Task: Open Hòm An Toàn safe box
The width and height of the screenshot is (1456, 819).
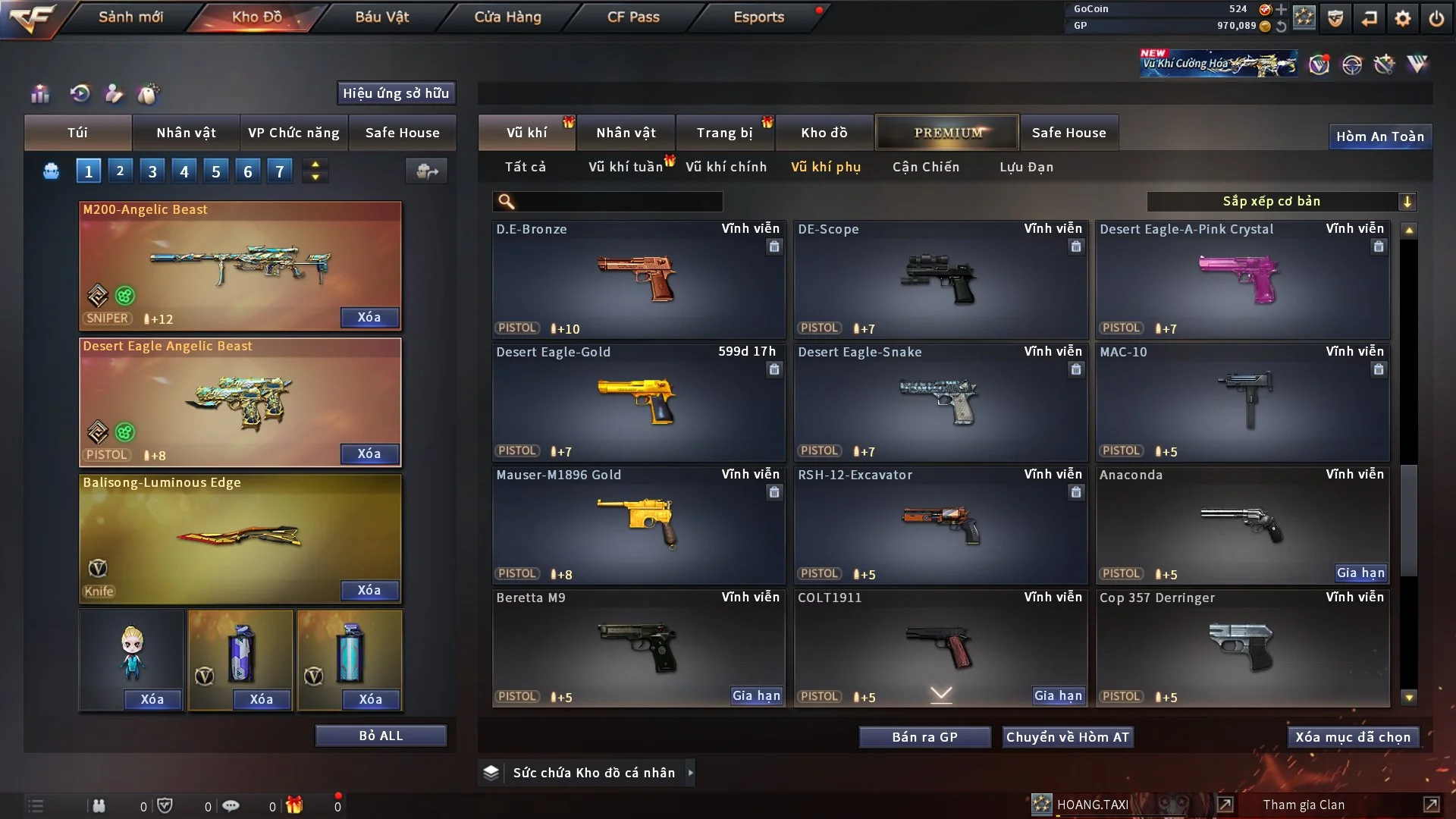Action: [1379, 136]
